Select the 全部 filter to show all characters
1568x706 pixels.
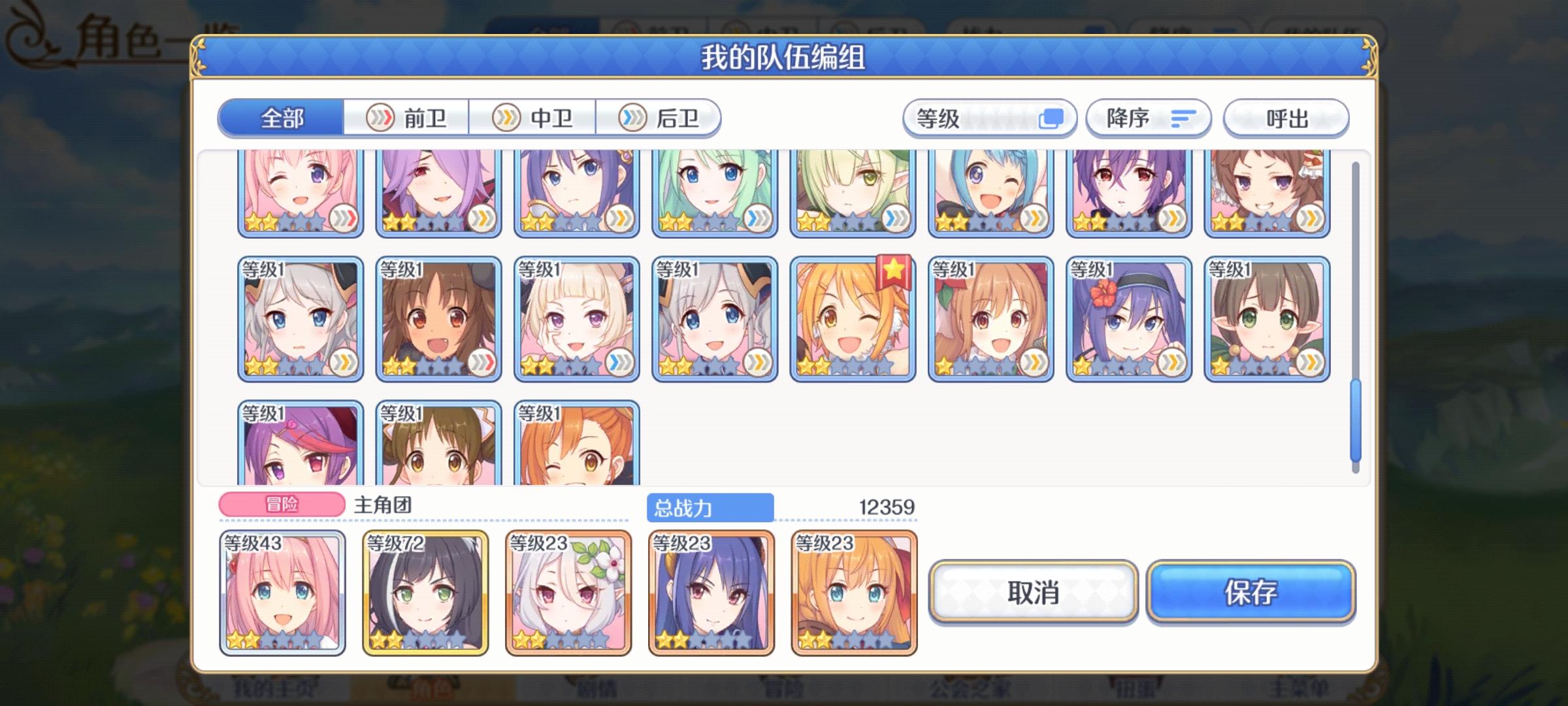point(282,118)
